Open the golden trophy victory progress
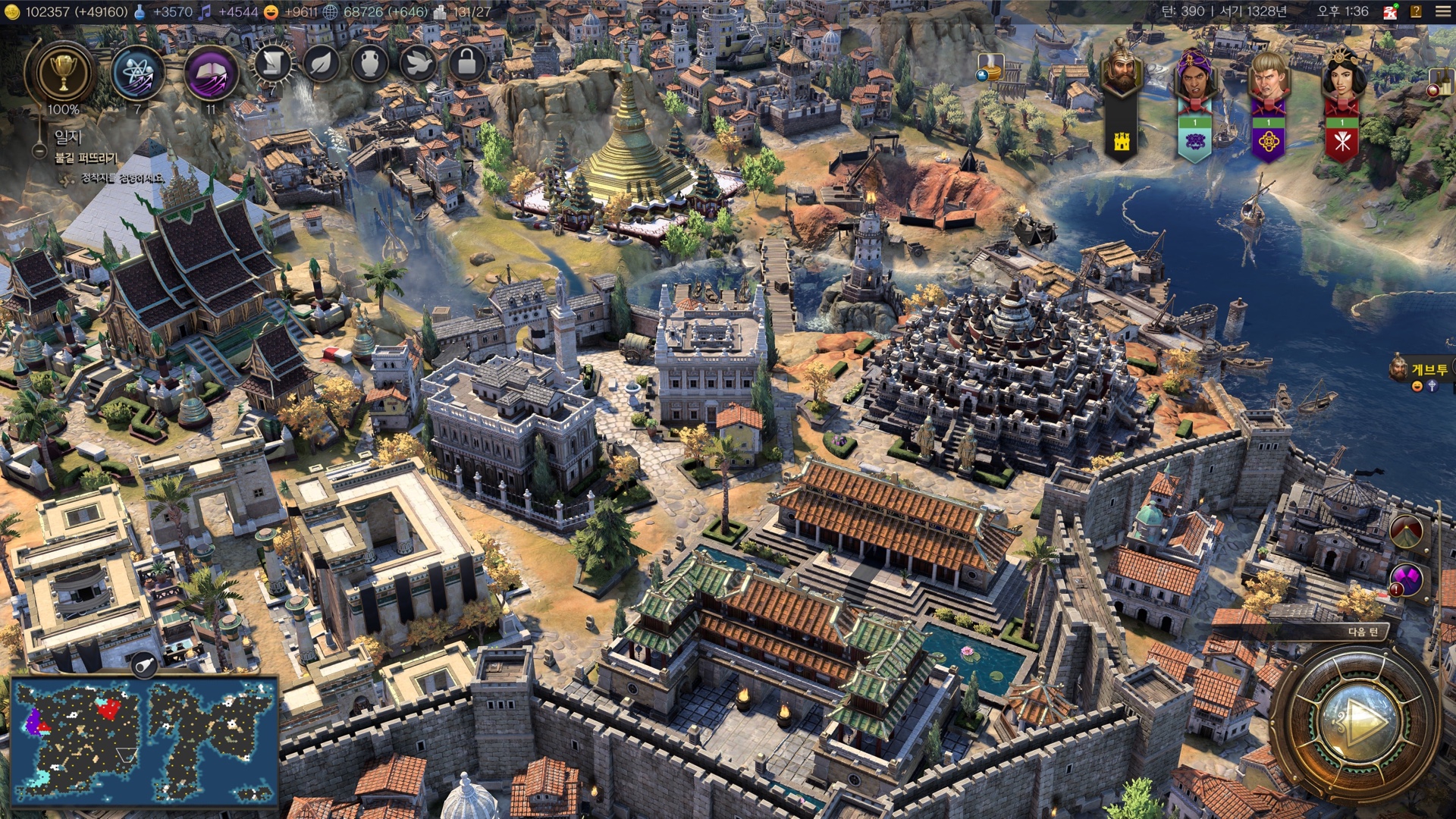 64,74
